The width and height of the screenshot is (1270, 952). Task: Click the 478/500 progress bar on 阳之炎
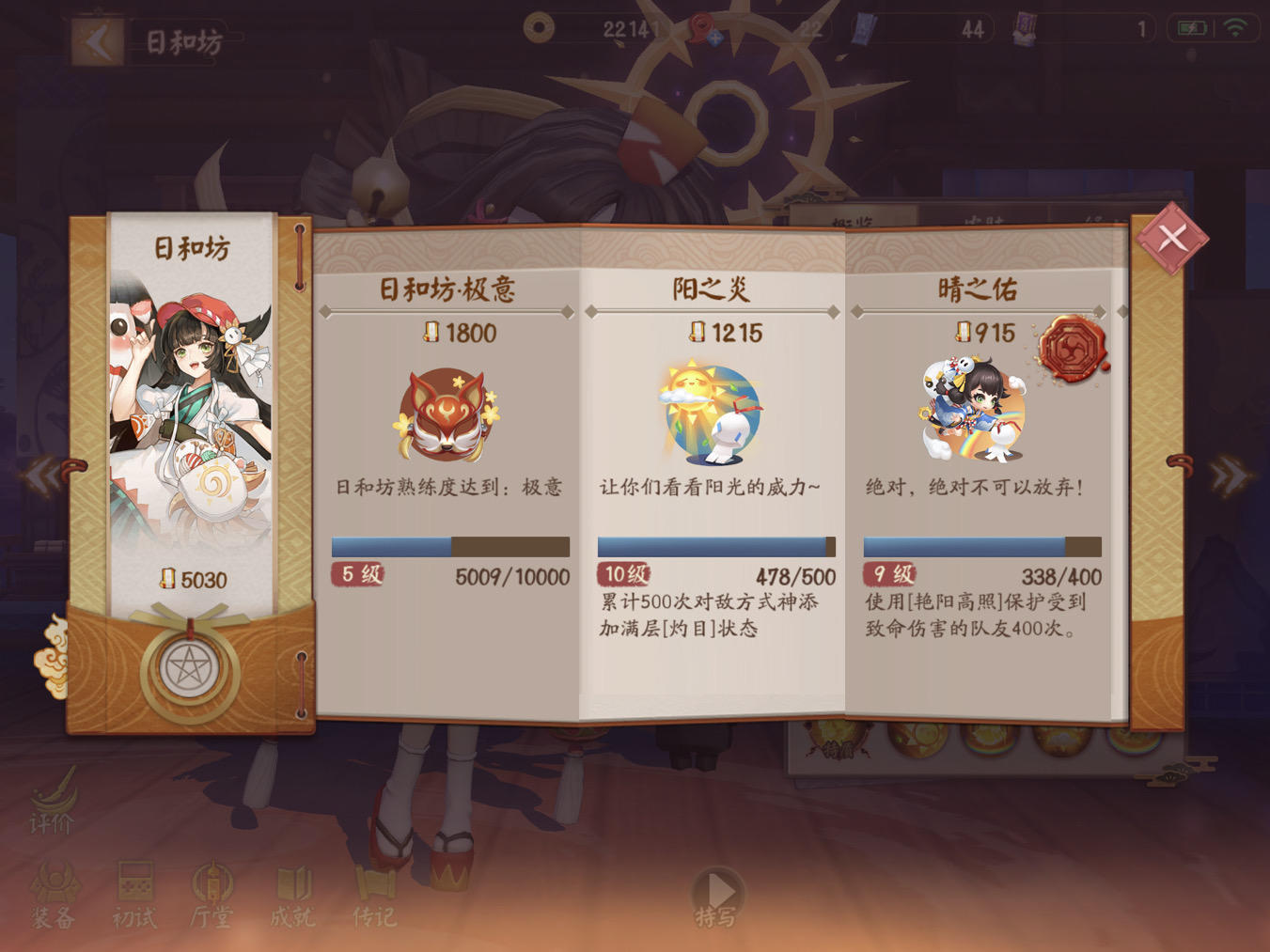[x=716, y=545]
